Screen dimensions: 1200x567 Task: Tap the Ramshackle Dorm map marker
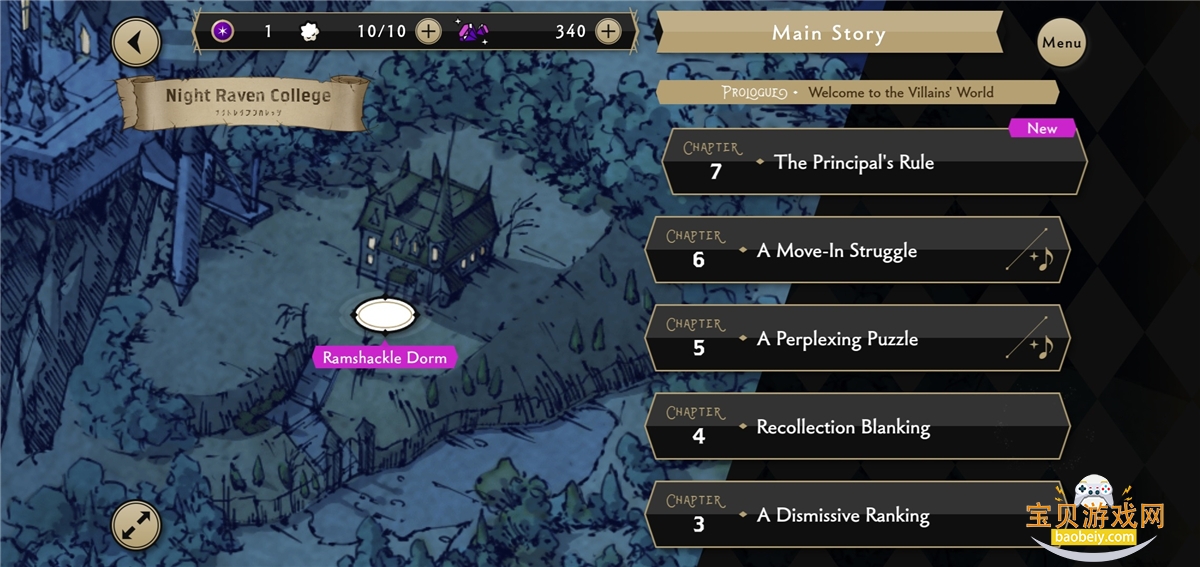pos(385,316)
